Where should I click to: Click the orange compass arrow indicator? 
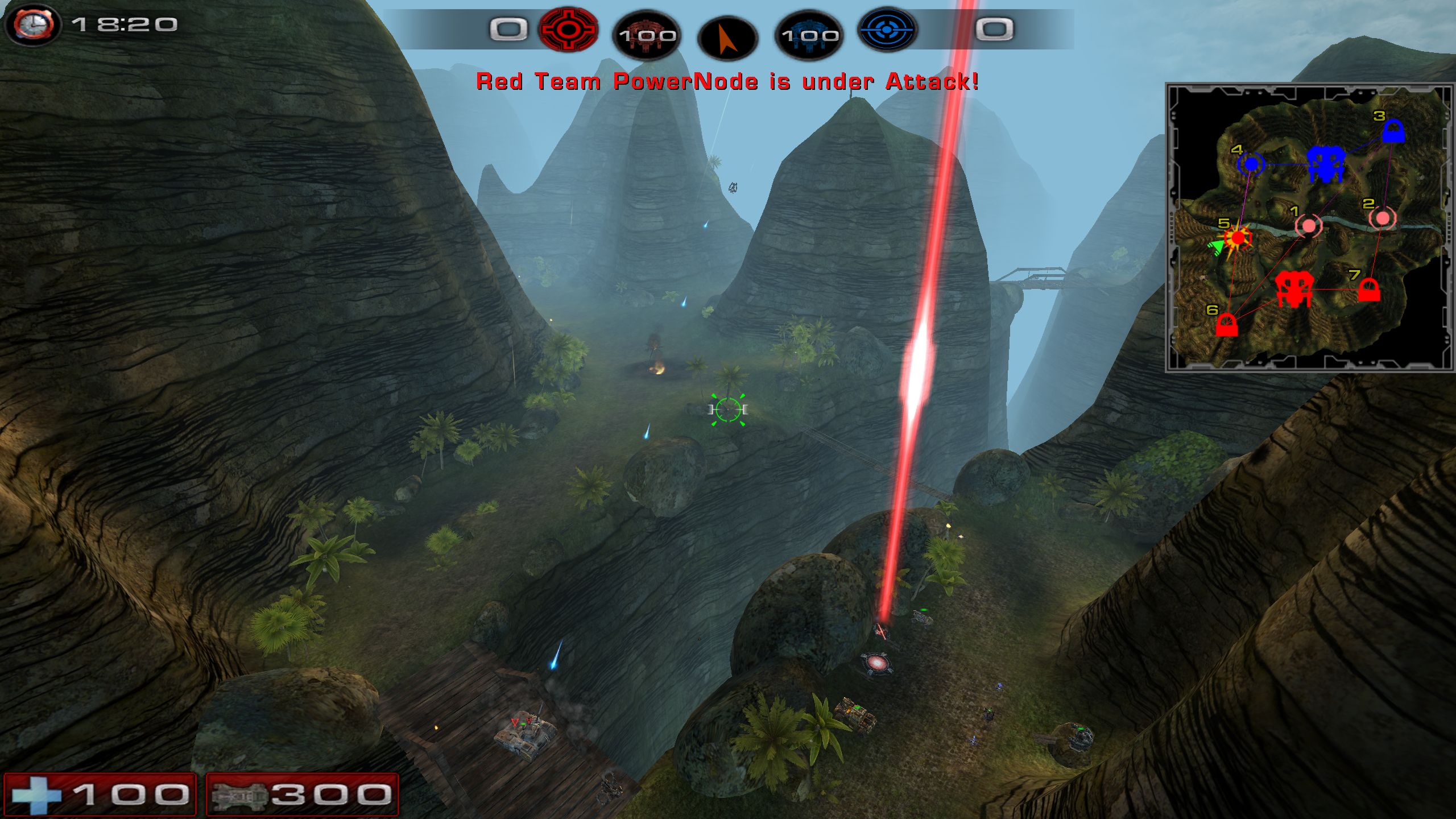[727, 39]
